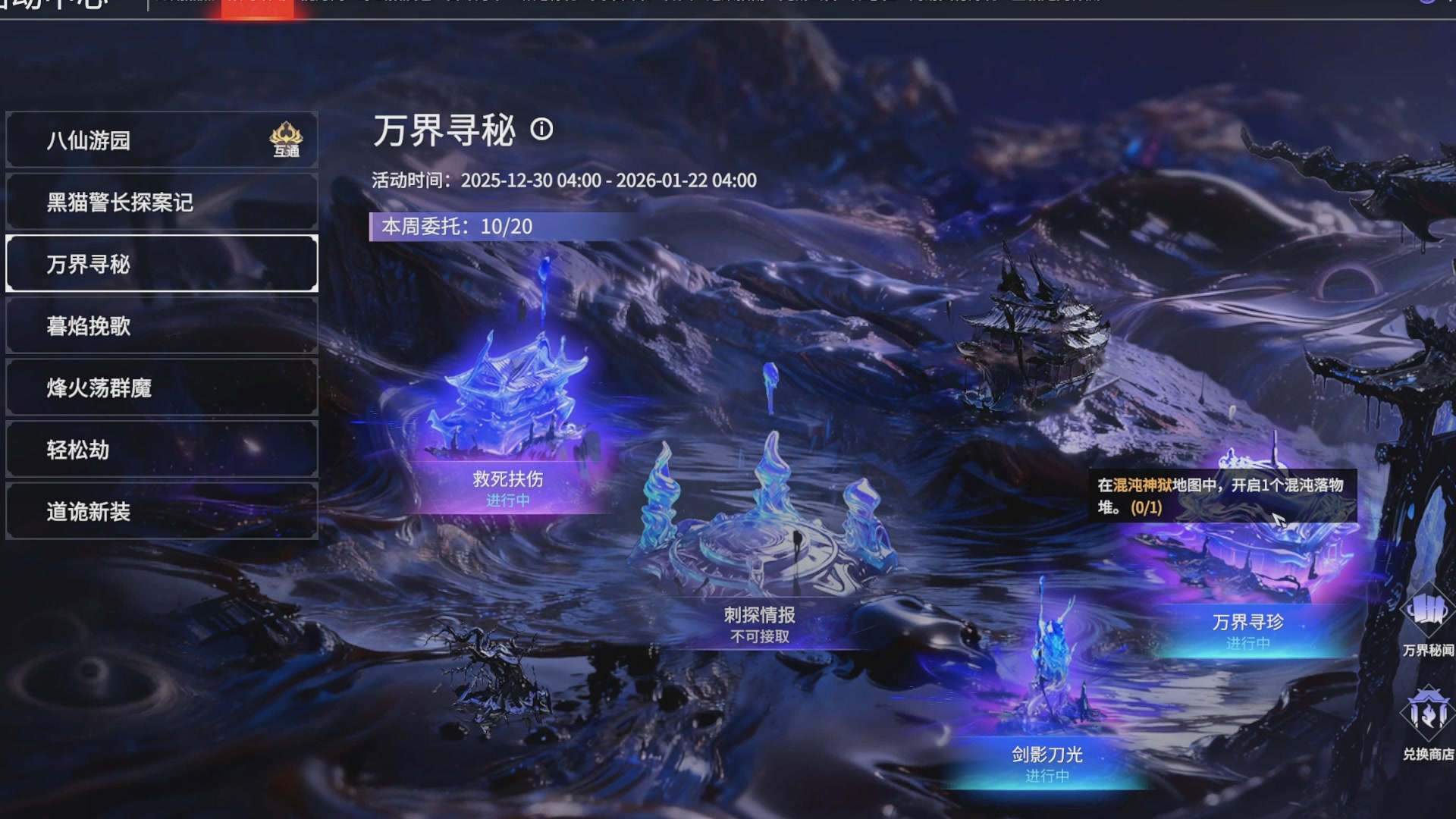This screenshot has width=1456, height=819.
Task: Click the info ⓘ icon beside 万界寻秘 title
Action: [x=543, y=130]
